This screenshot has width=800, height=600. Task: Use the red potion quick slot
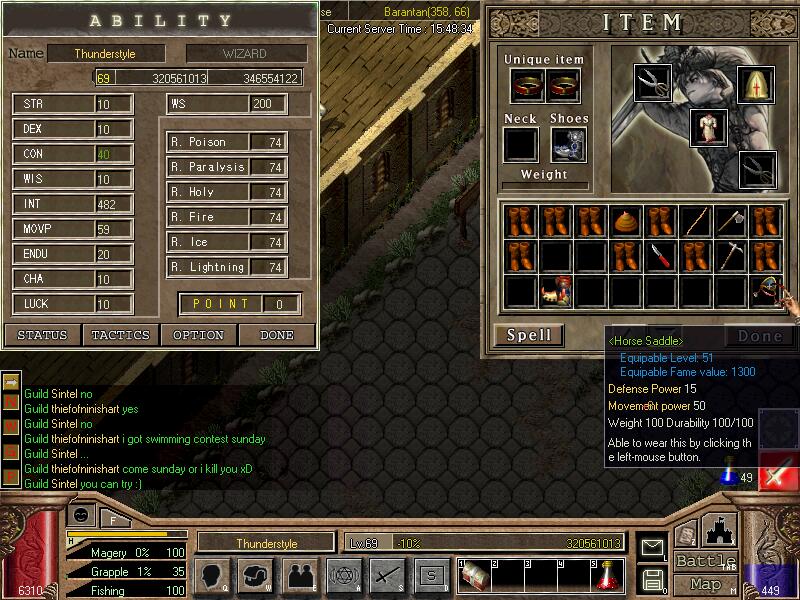click(606, 575)
